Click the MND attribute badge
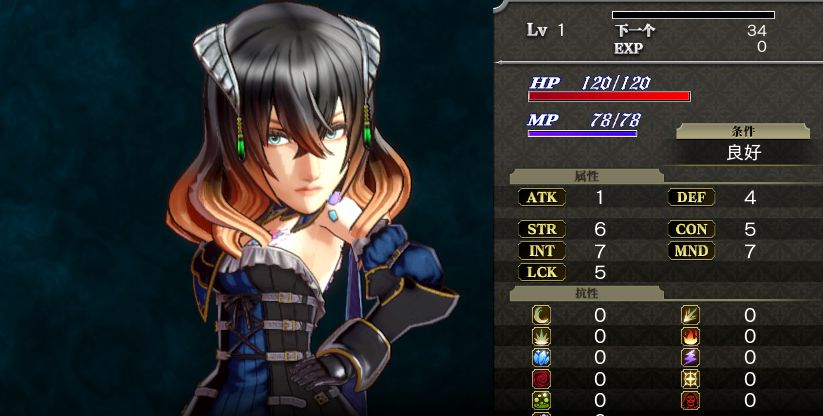Image resolution: width=823 pixels, height=416 pixels. click(x=691, y=250)
